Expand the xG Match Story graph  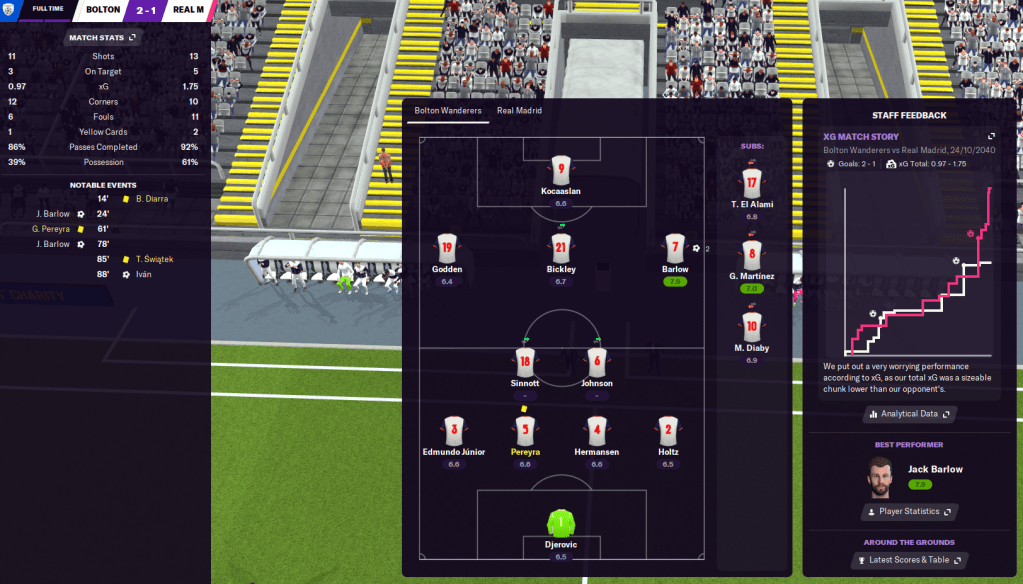pos(991,136)
